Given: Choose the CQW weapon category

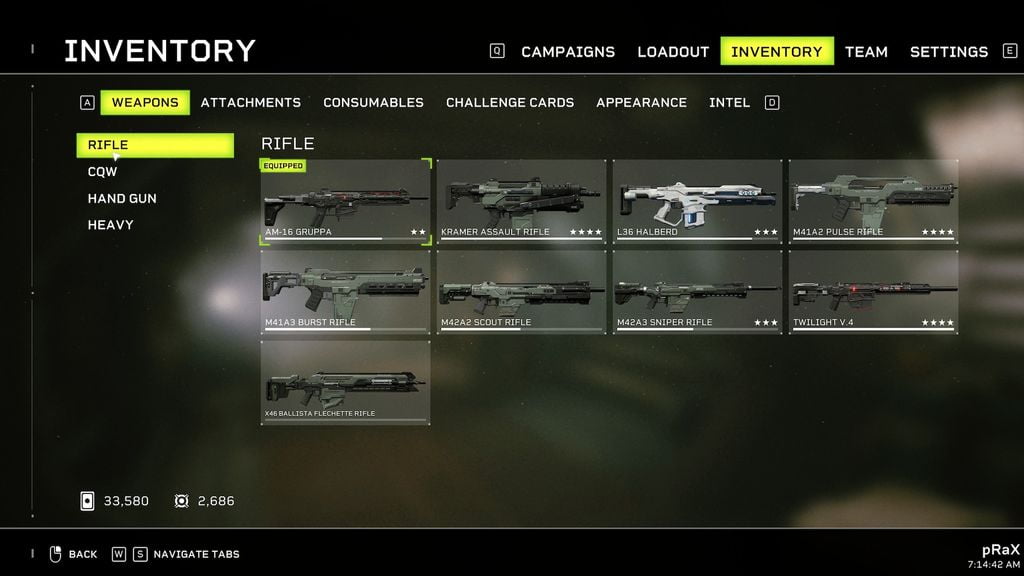Looking at the screenshot, I should [x=103, y=172].
